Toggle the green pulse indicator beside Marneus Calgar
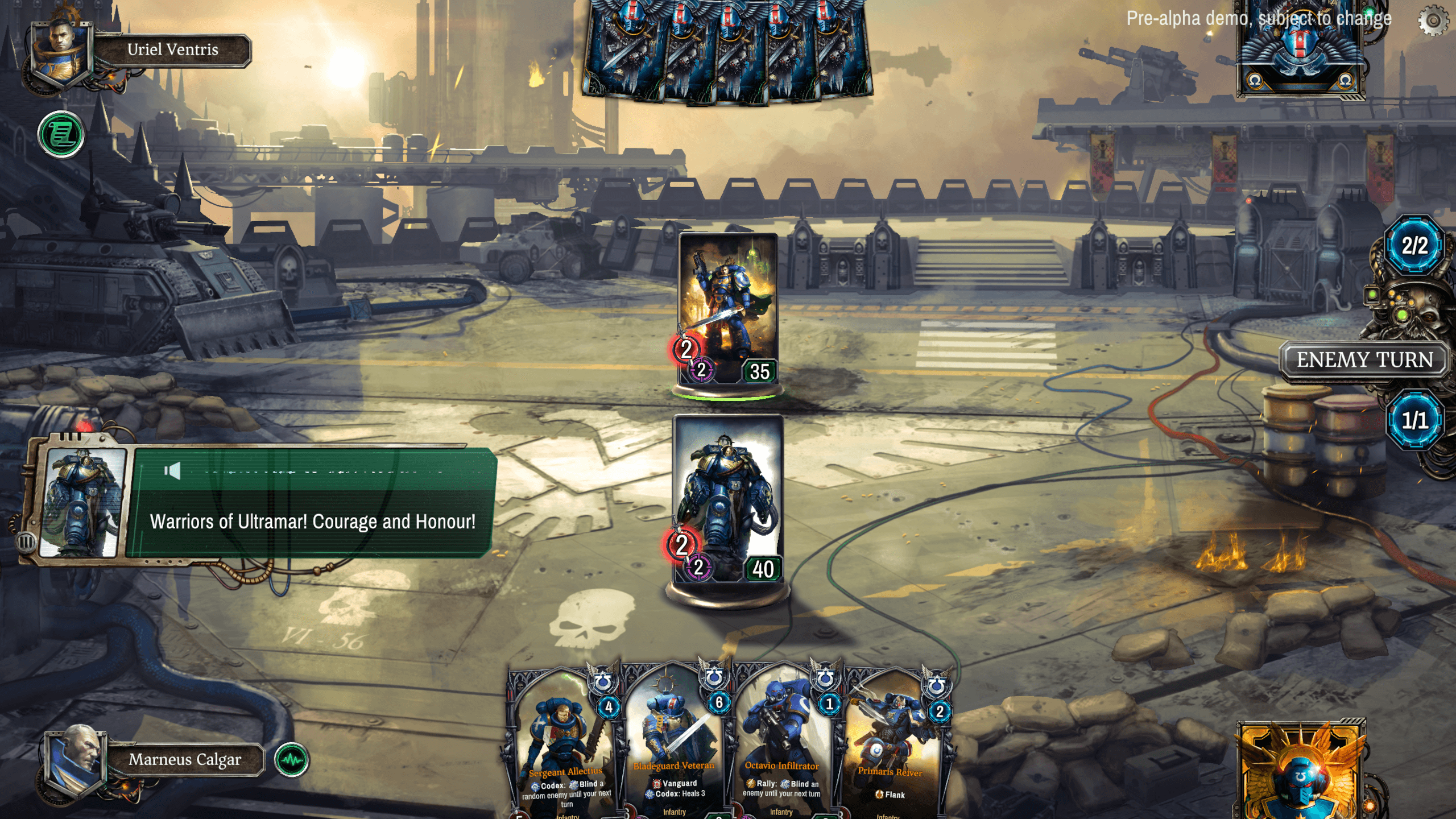The height and width of the screenshot is (819, 1456). pos(290,760)
